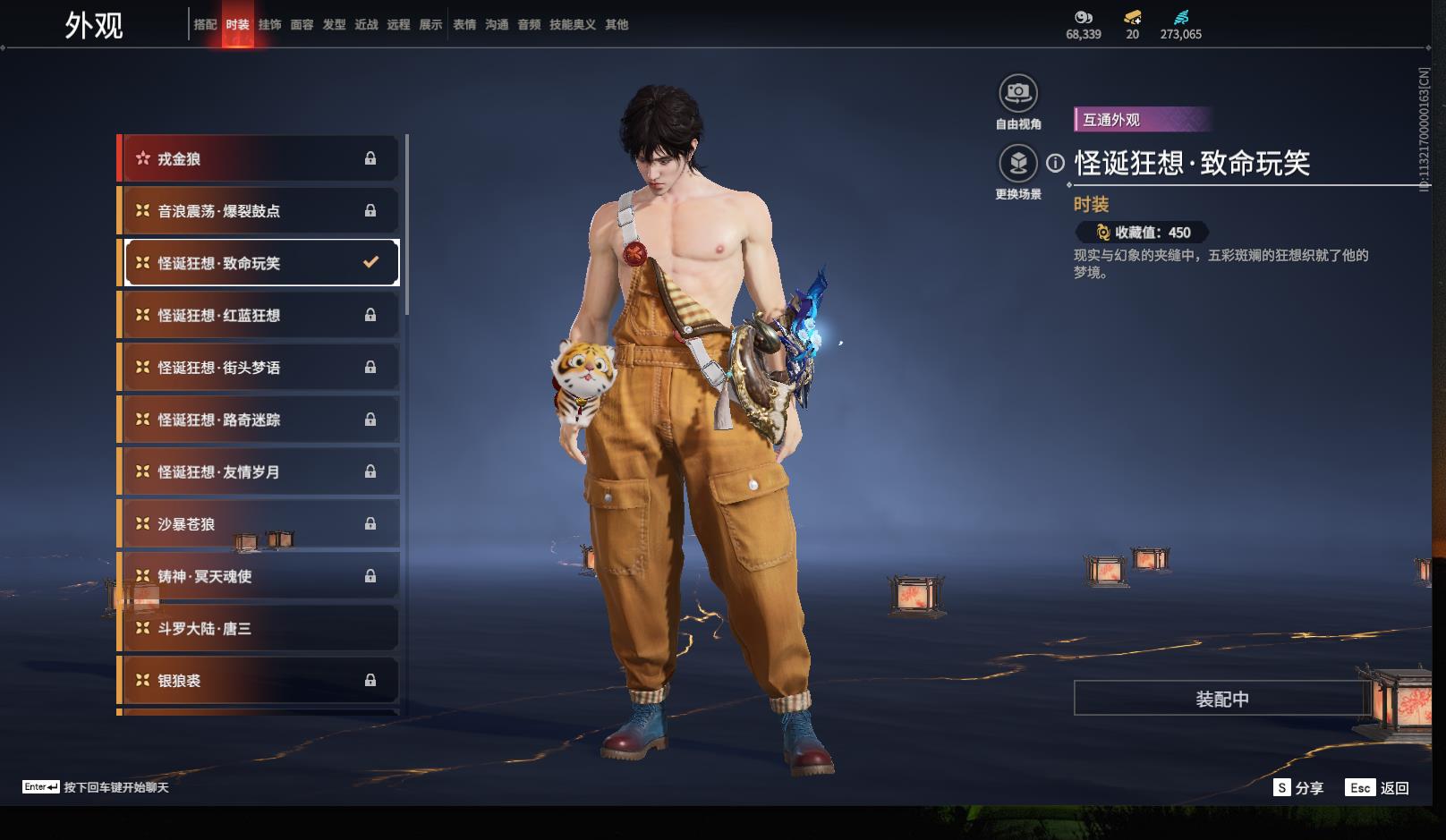Screen dimensions: 1446x840
Task: Select the 面容 face tab
Action: 302,25
